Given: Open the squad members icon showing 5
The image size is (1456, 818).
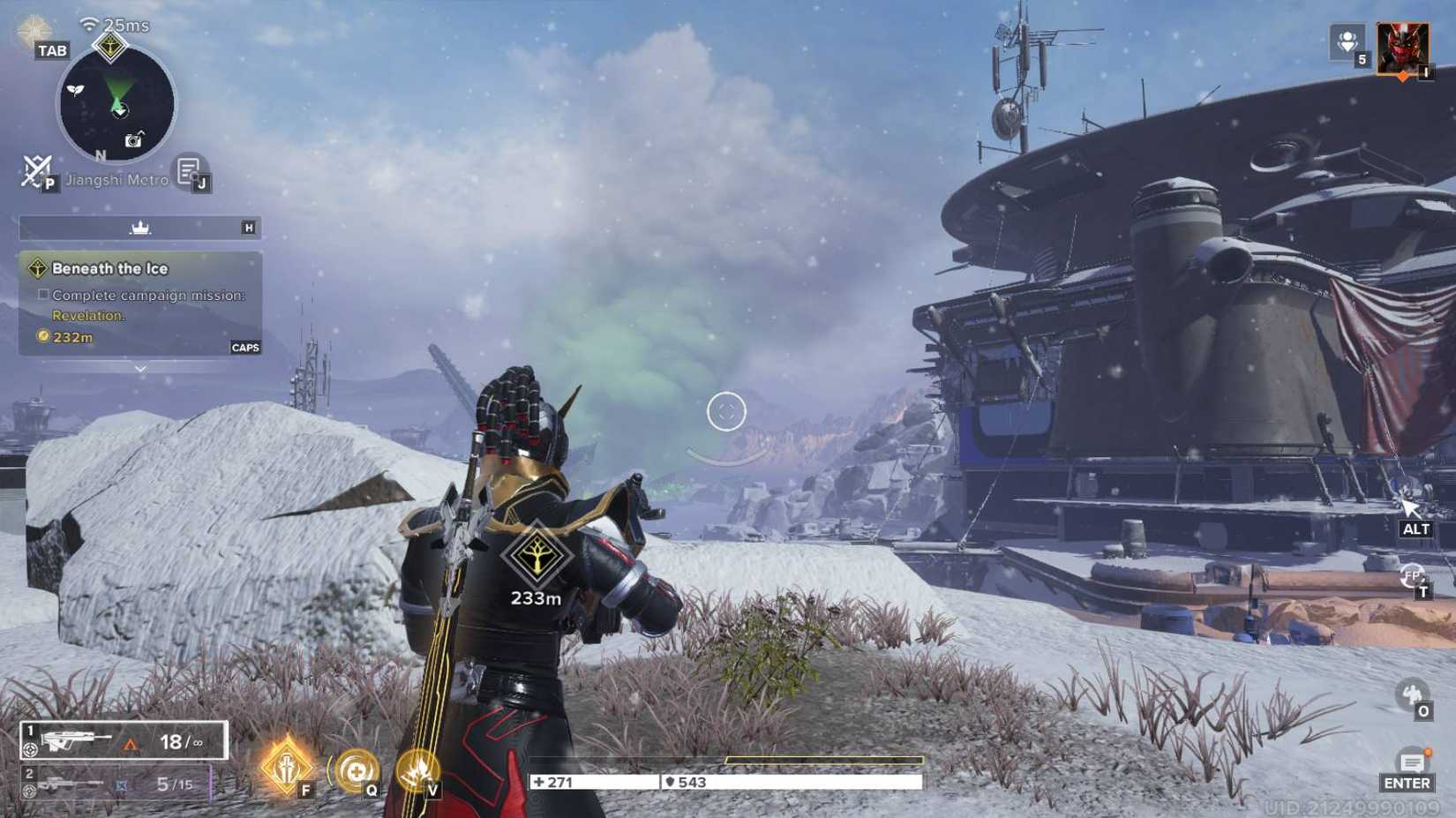Looking at the screenshot, I should point(1348,41).
